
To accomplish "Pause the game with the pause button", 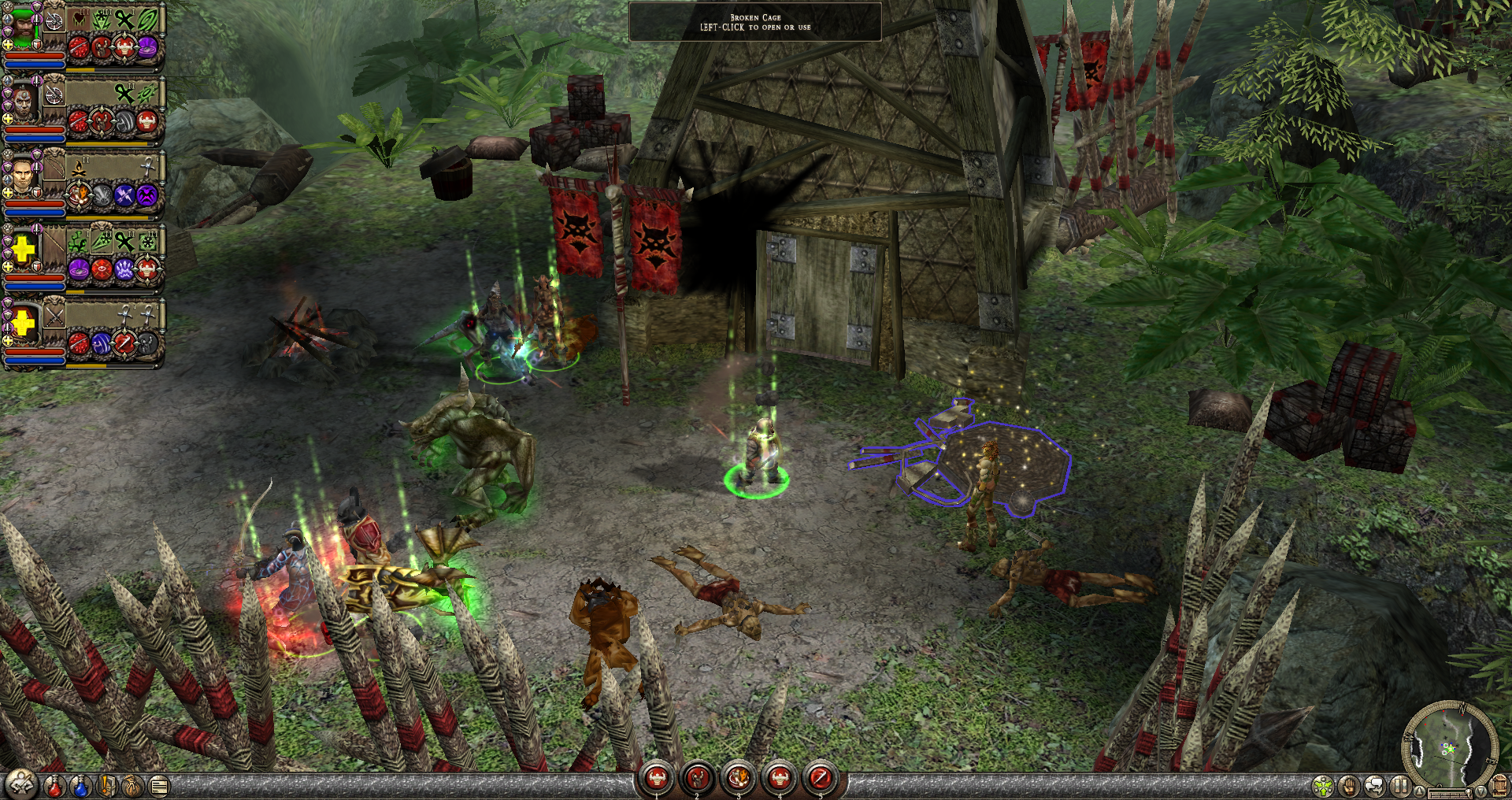I will [x=1399, y=786].
